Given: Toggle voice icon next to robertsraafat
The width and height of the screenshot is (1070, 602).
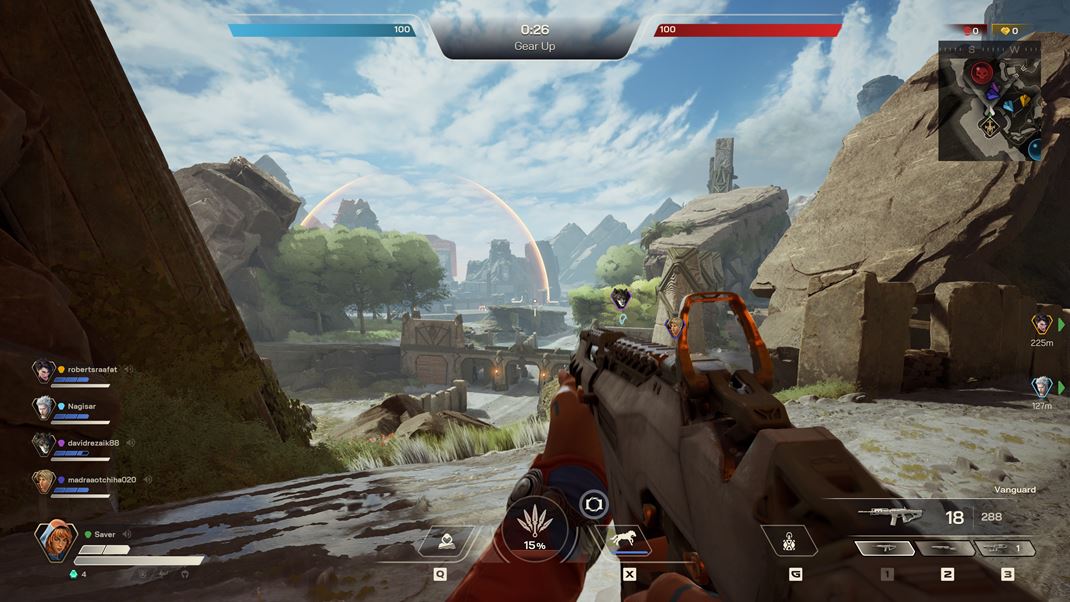Looking at the screenshot, I should pyautogui.click(x=129, y=370).
